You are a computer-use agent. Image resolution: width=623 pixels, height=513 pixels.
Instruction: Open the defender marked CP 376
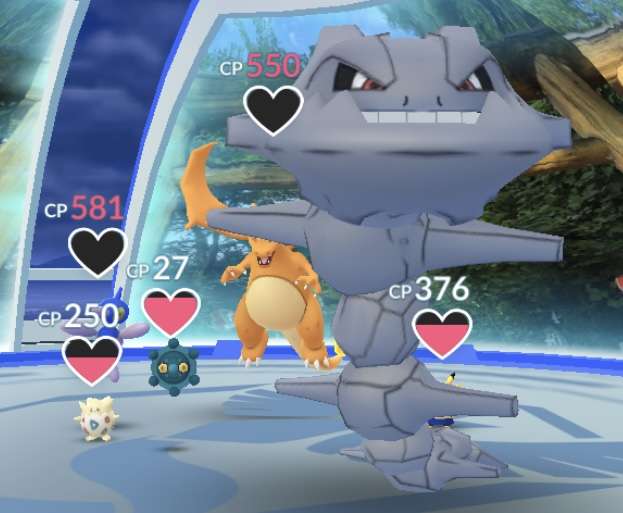click(442, 333)
